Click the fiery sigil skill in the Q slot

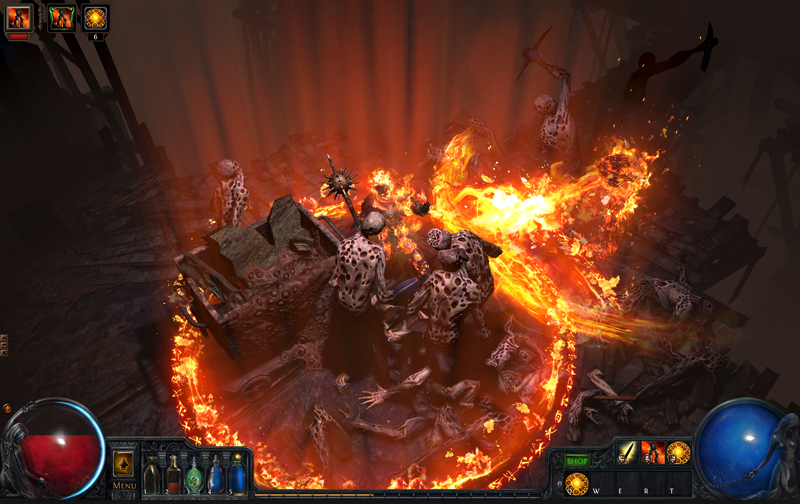coord(577,485)
